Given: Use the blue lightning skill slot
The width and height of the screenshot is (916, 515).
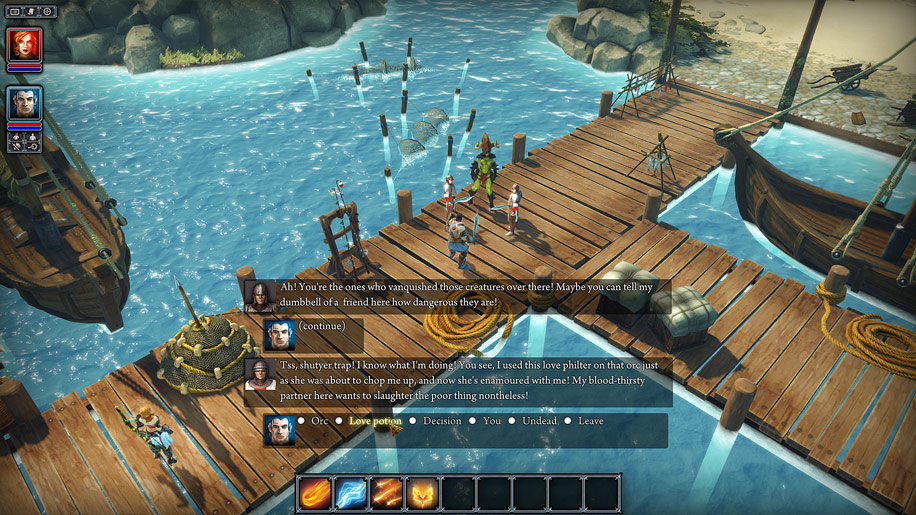Looking at the screenshot, I should (351, 493).
